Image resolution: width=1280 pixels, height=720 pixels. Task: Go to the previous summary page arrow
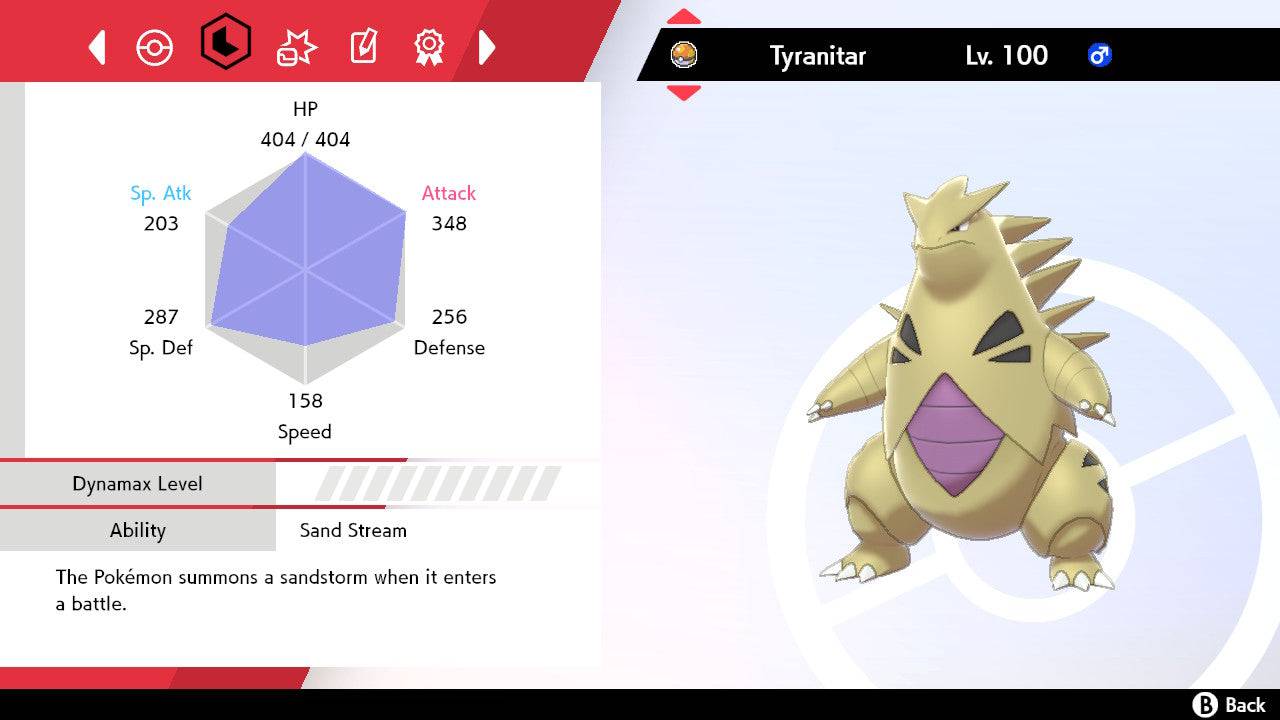(x=97, y=47)
